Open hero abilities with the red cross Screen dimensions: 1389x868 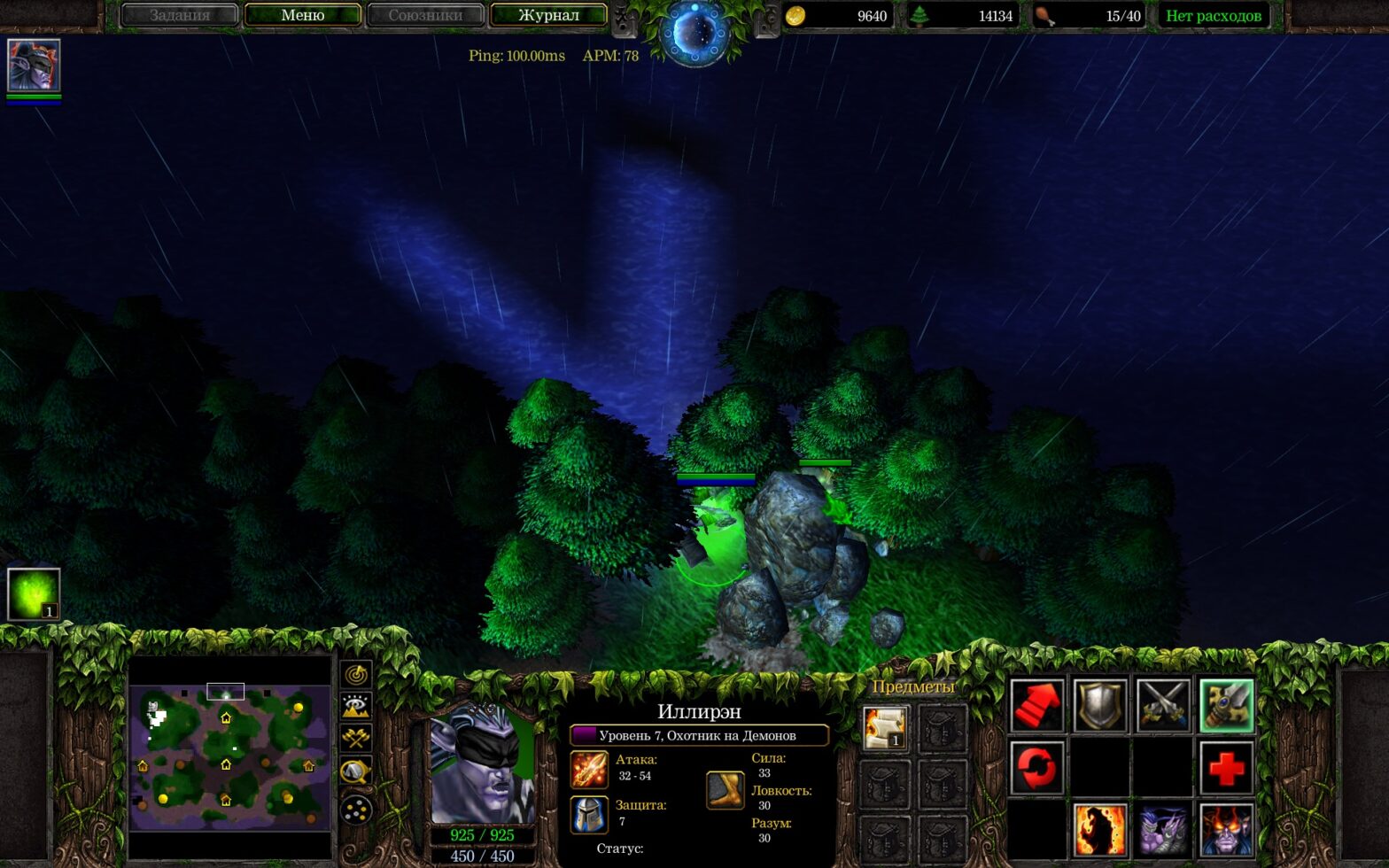click(1227, 768)
